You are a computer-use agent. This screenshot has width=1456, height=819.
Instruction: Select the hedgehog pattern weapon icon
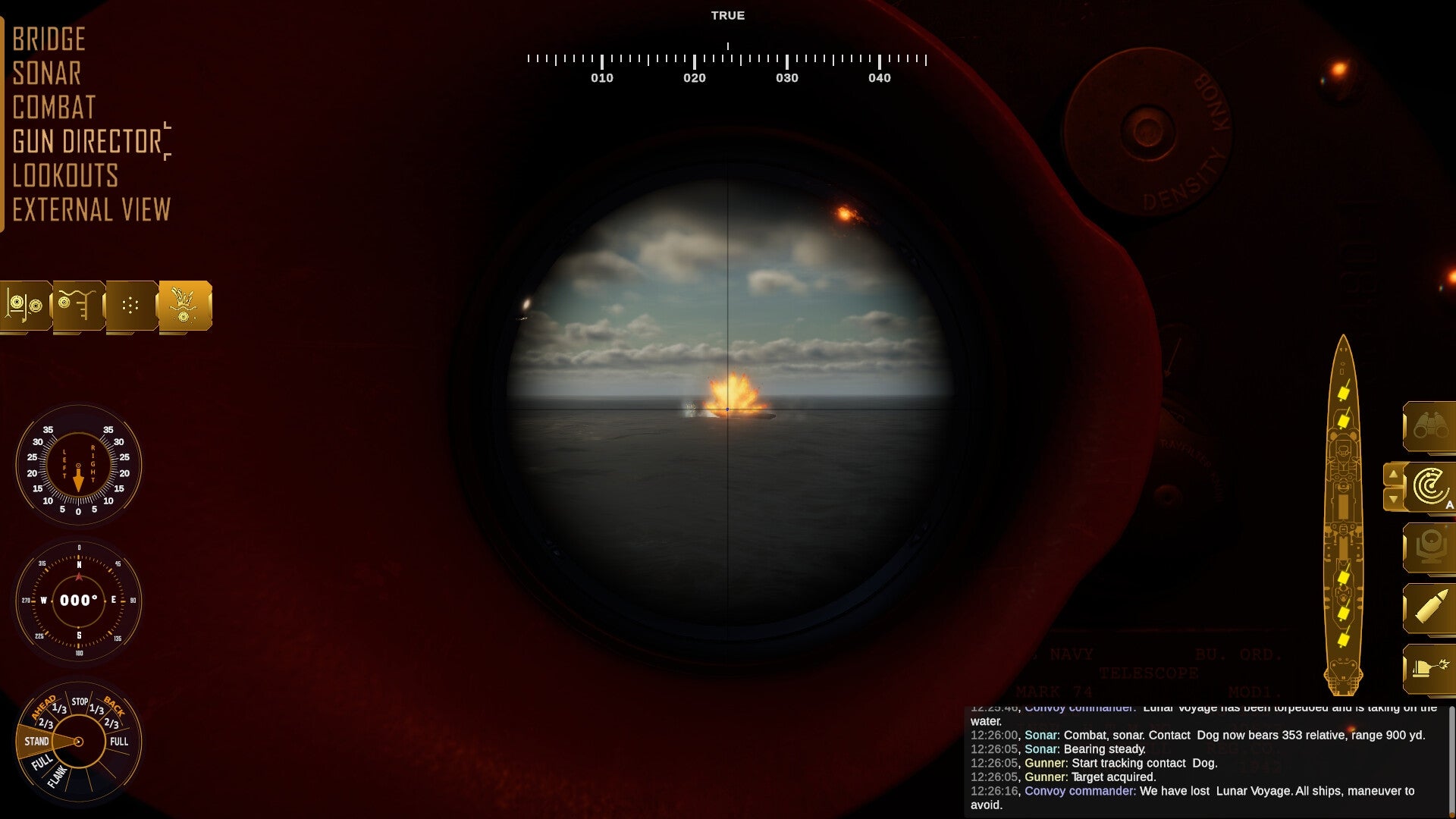(130, 305)
